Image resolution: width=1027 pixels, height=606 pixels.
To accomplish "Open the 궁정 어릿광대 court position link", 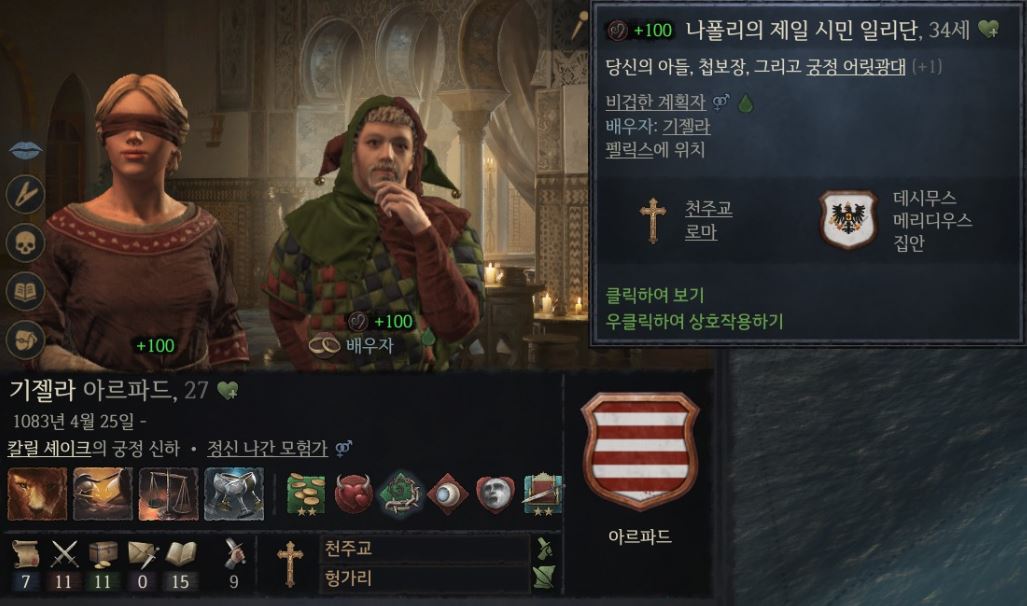I will coord(855,68).
